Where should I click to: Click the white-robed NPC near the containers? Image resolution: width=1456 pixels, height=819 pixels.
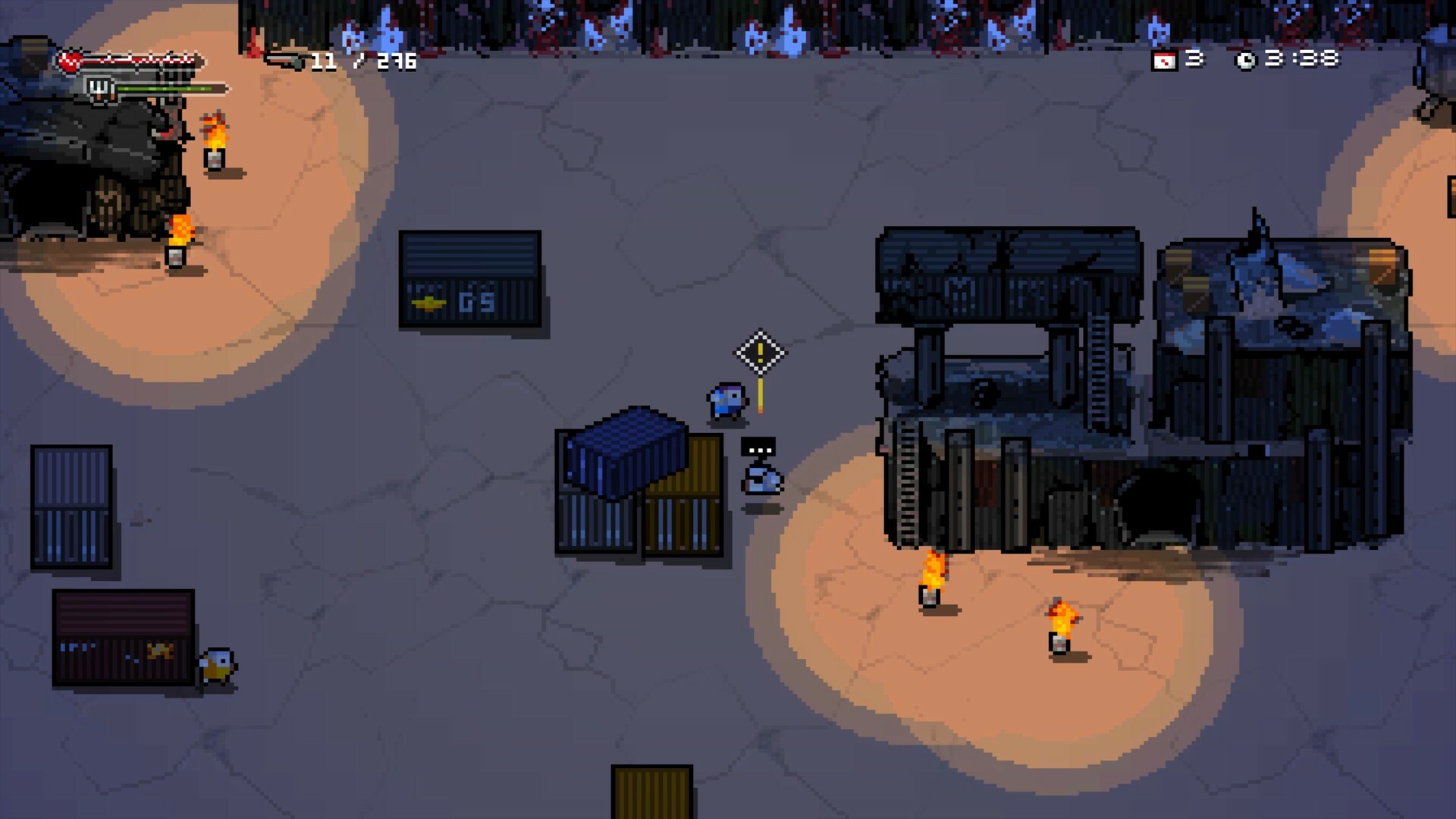pyautogui.click(x=763, y=479)
